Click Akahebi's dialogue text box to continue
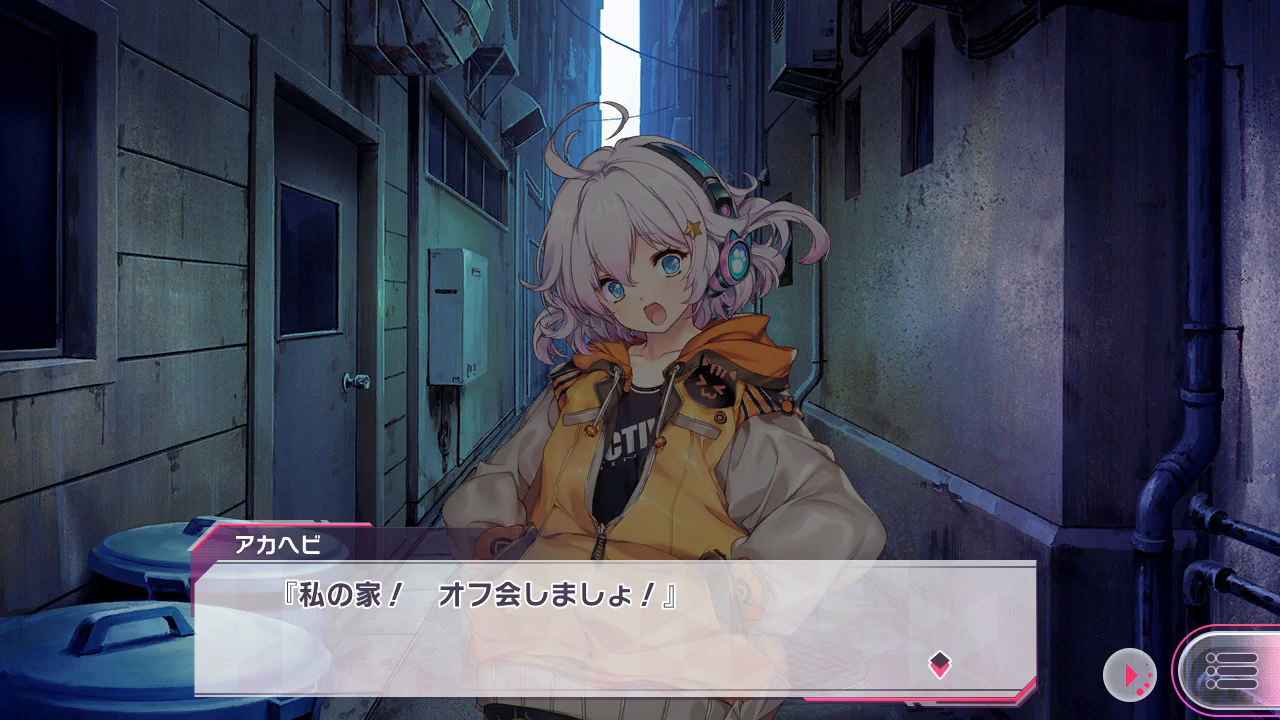 (614, 628)
